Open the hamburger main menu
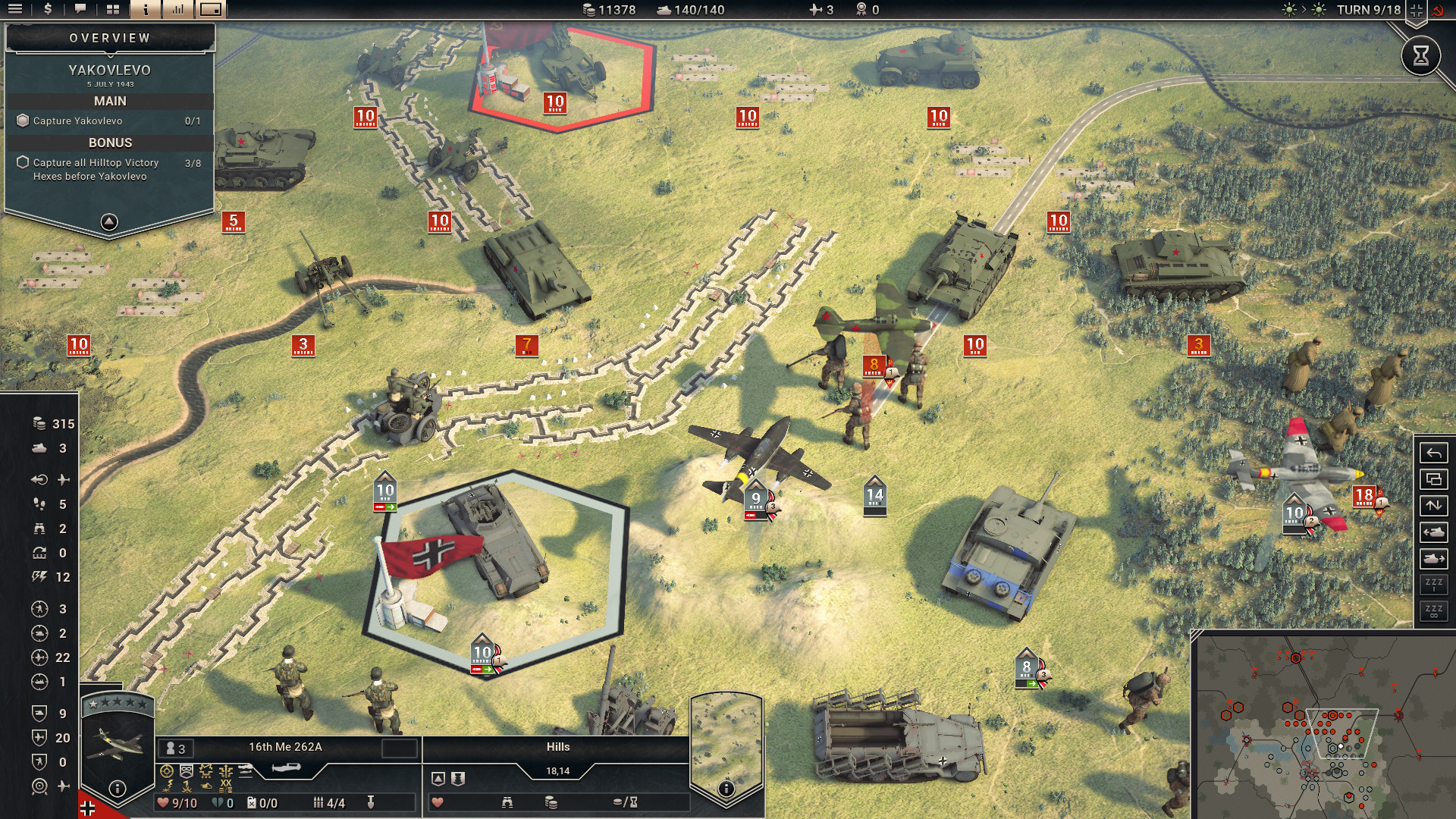Viewport: 1456px width, 819px height. pos(14,10)
